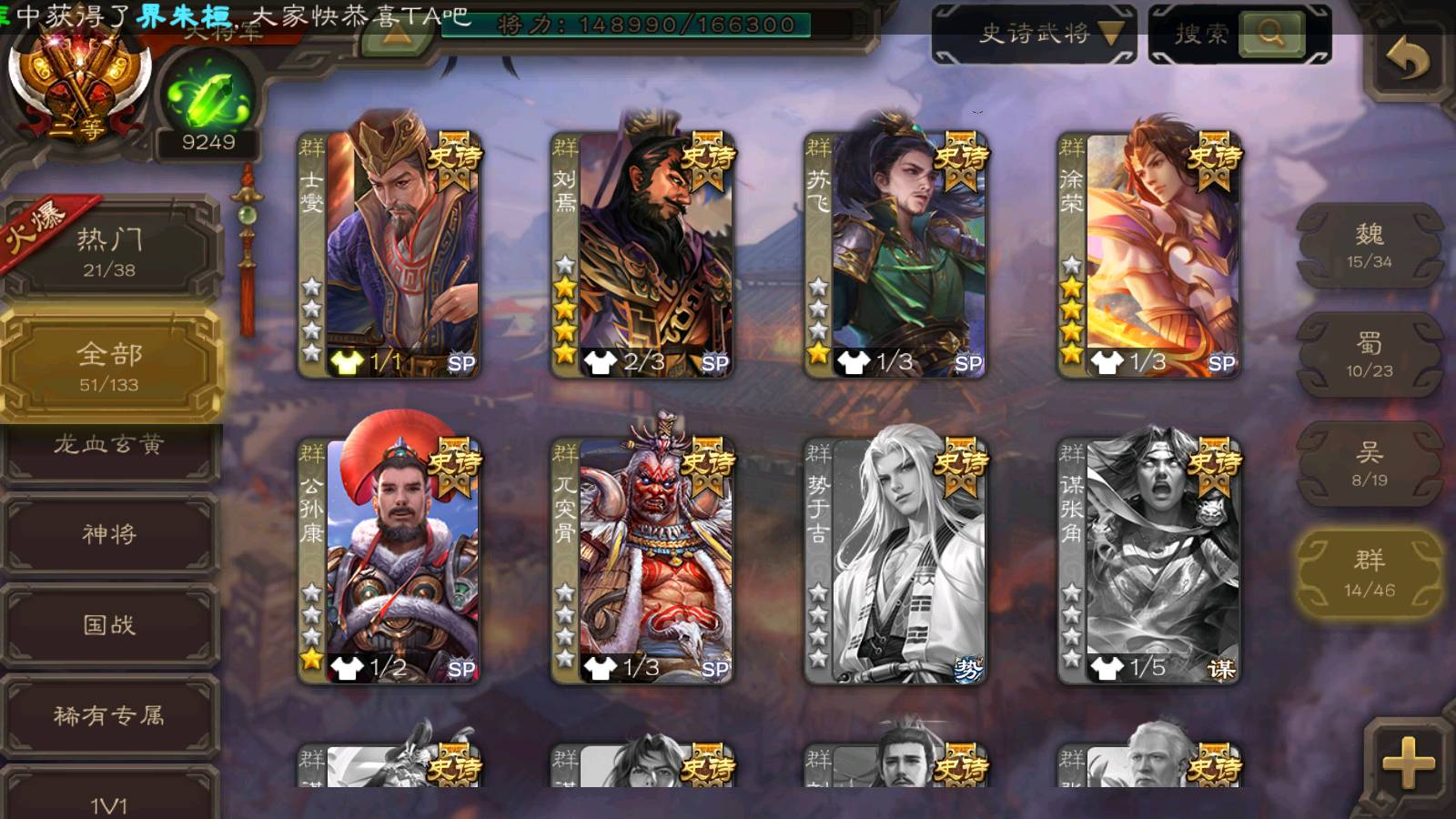Screen dimensions: 1456x819
Task: Switch to the 全部 category tab
Action: 109,366
